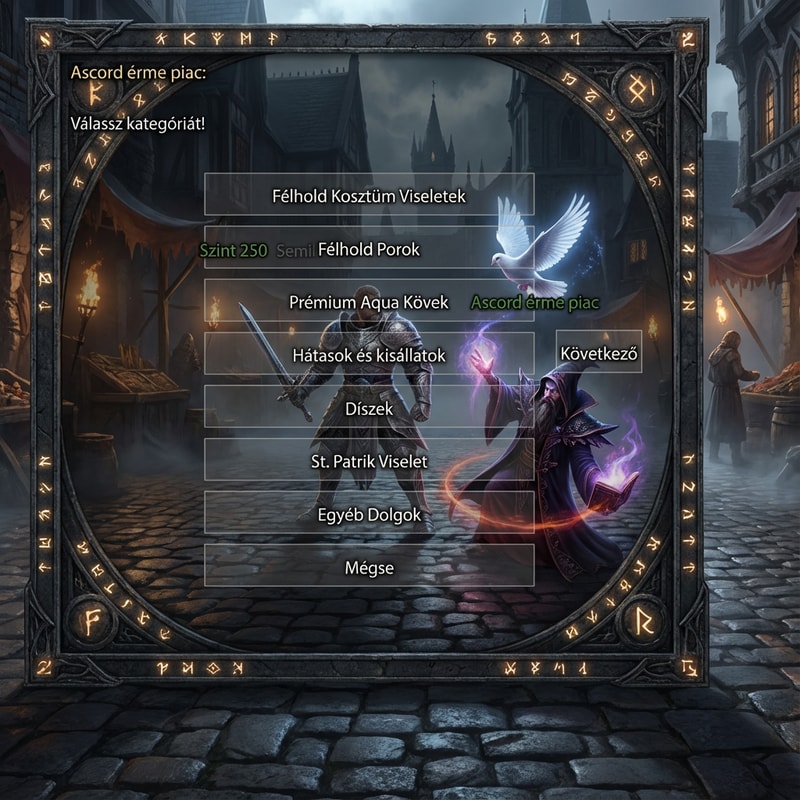The image size is (800, 800).
Task: Click the Következő next-page button
Action: click(x=599, y=352)
